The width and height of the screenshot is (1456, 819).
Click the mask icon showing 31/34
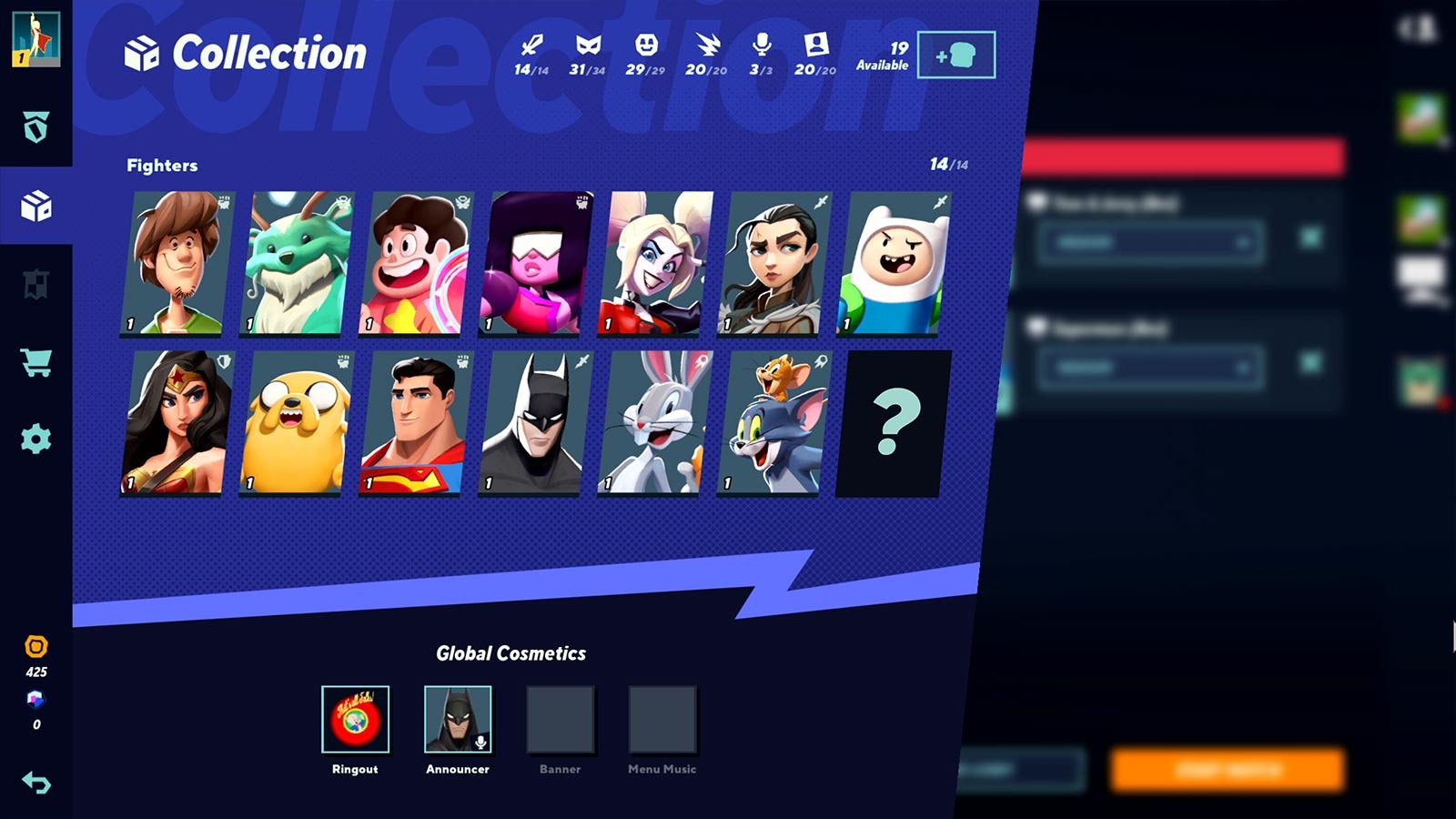point(590,45)
